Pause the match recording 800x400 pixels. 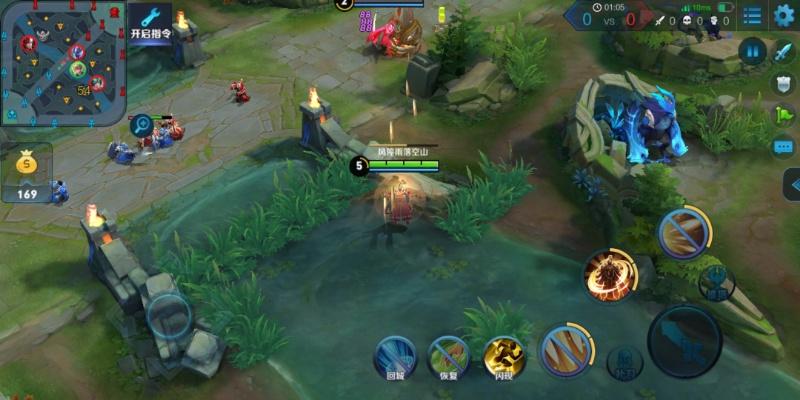(x=752, y=51)
